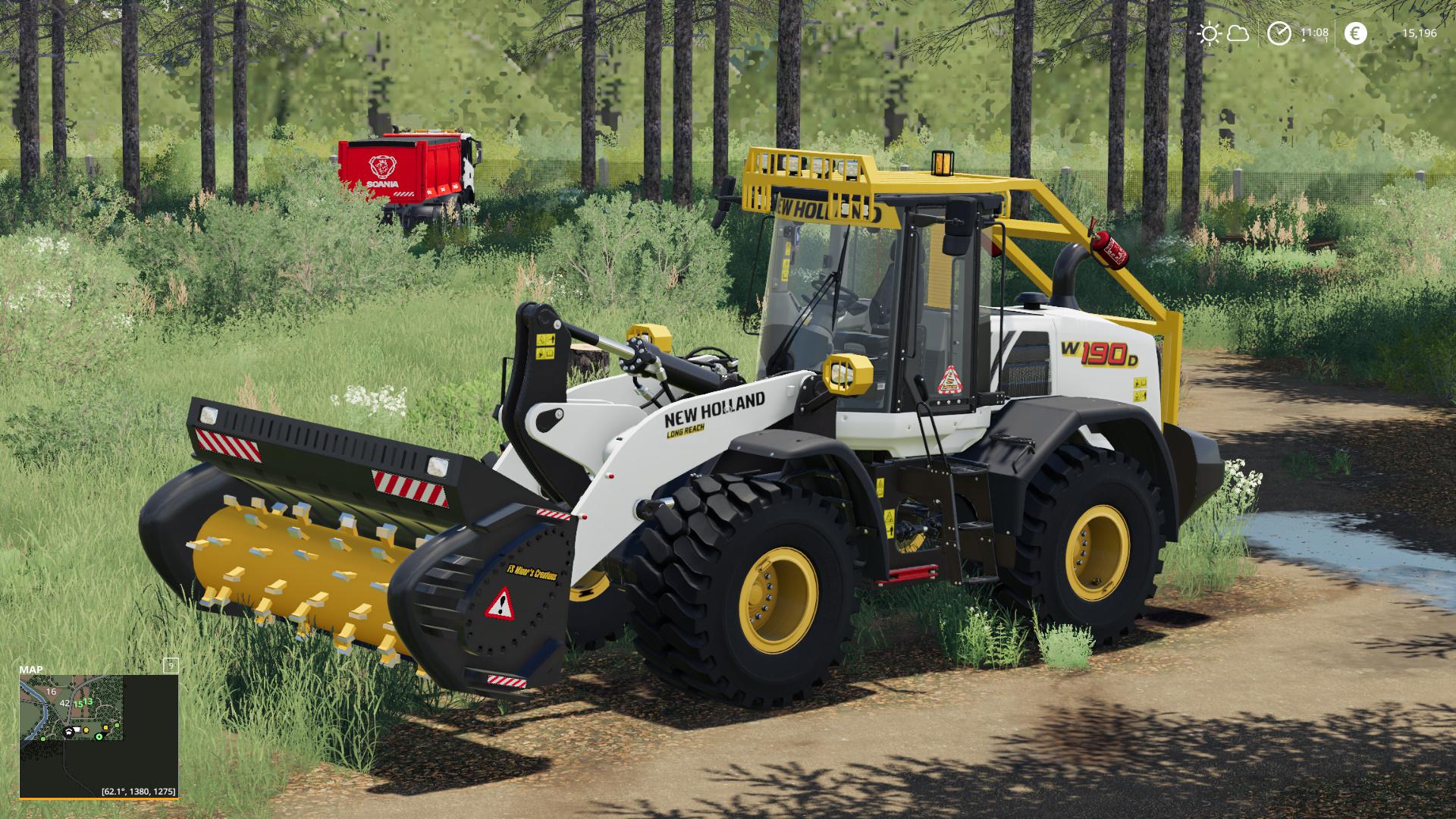Select the MAP panel title
Image resolution: width=1456 pixels, height=819 pixels.
32,670
